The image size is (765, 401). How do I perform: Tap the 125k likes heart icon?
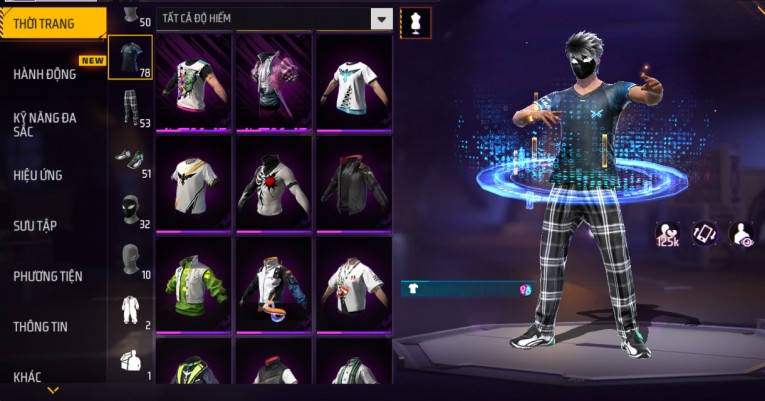[668, 233]
